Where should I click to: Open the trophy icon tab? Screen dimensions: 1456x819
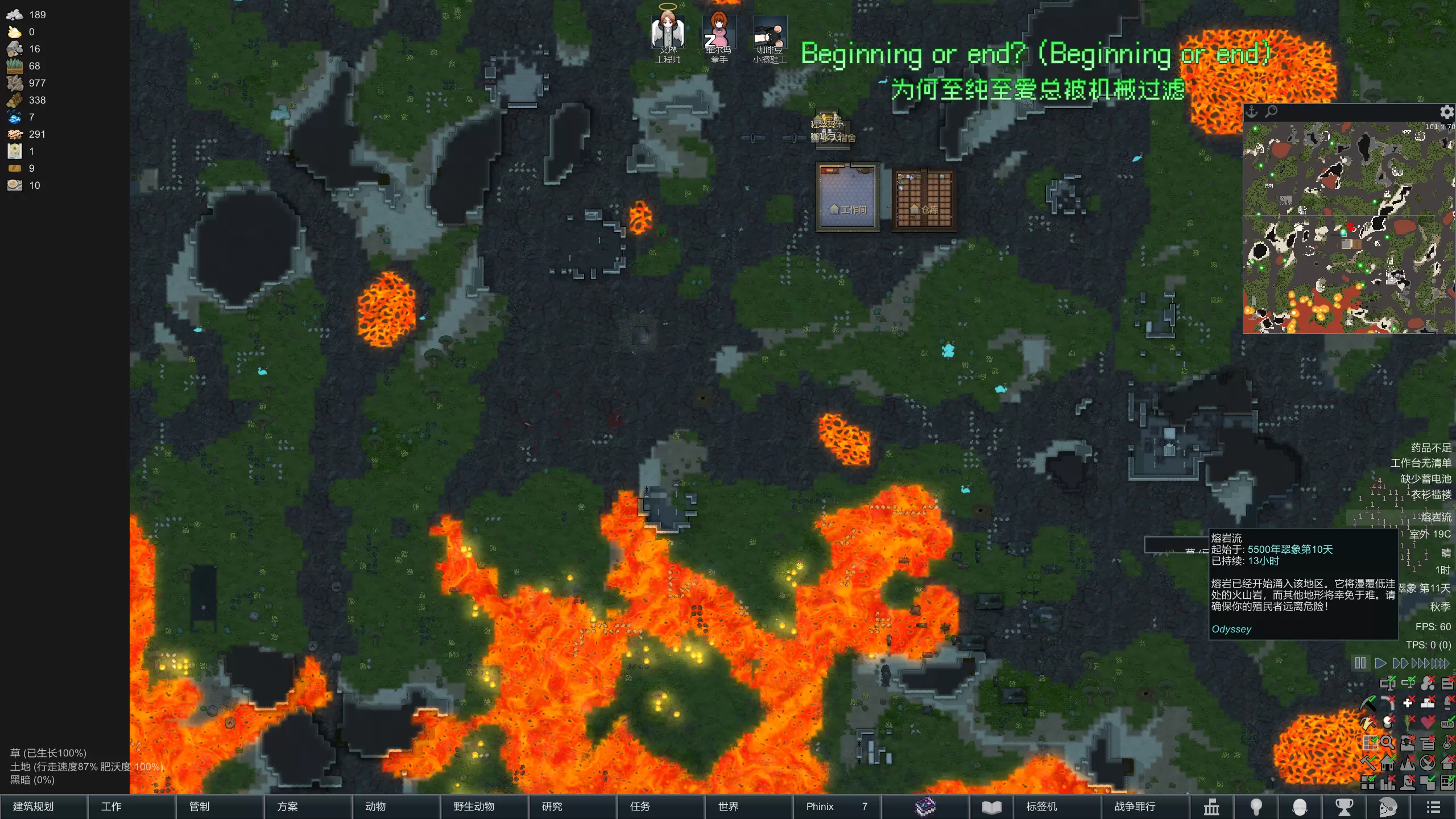1344,806
